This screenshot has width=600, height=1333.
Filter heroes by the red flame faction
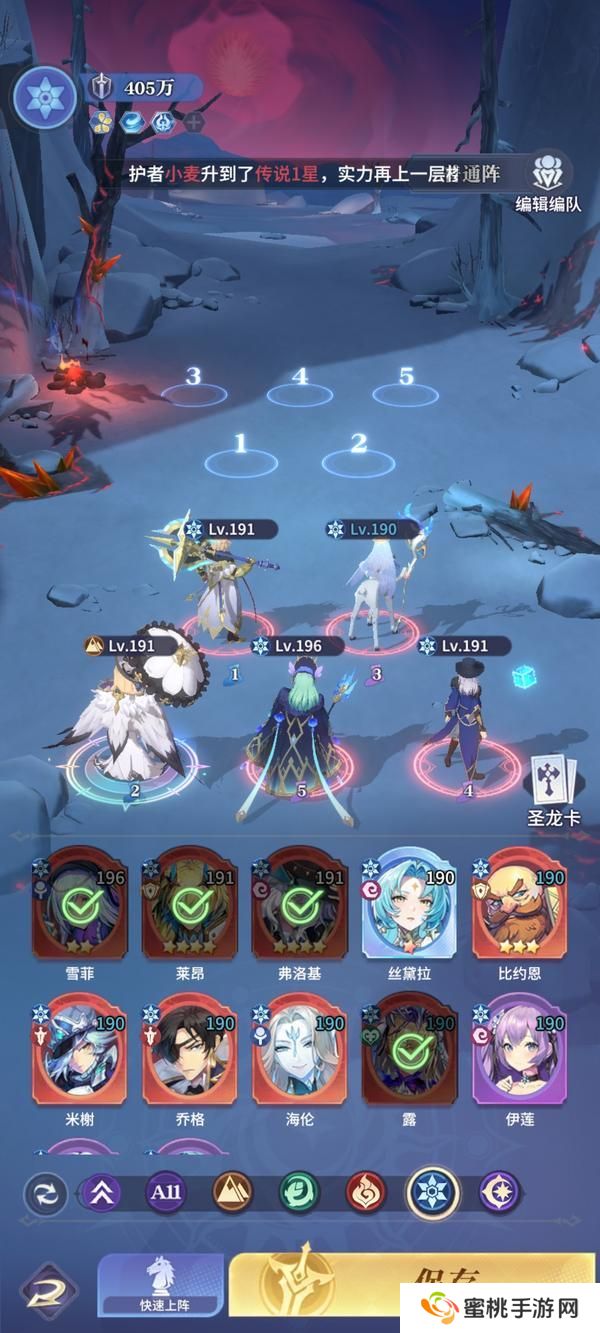point(366,1192)
